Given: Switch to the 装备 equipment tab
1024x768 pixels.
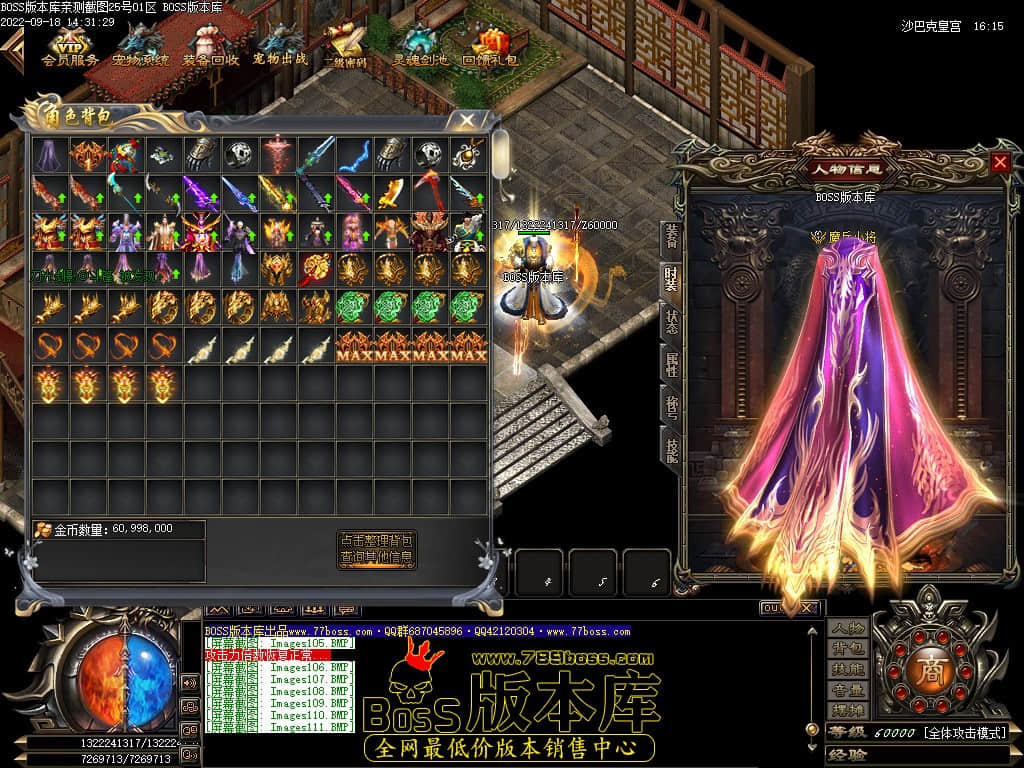Looking at the screenshot, I should click(x=671, y=236).
